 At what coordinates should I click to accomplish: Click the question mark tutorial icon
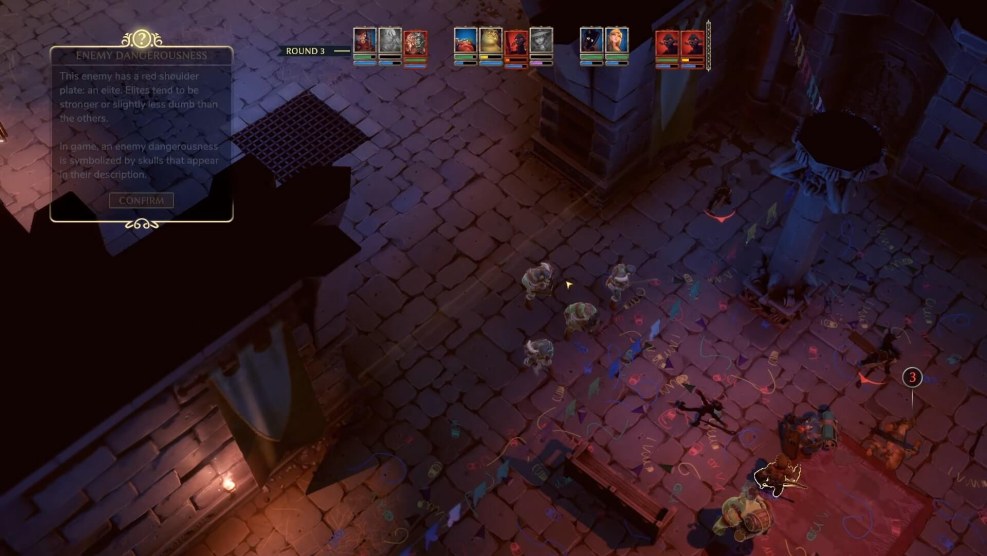tap(142, 39)
